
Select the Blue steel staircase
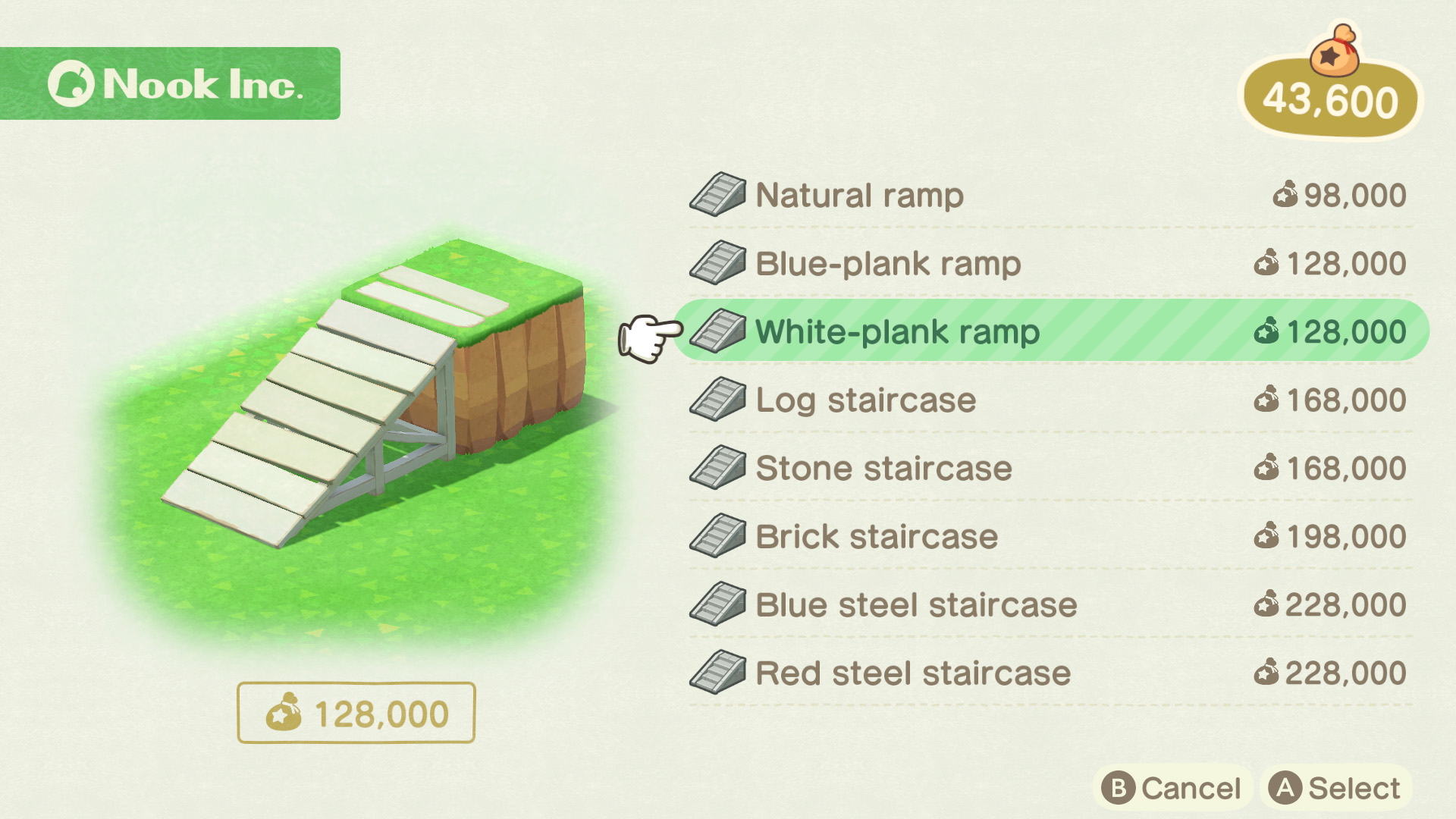(916, 605)
